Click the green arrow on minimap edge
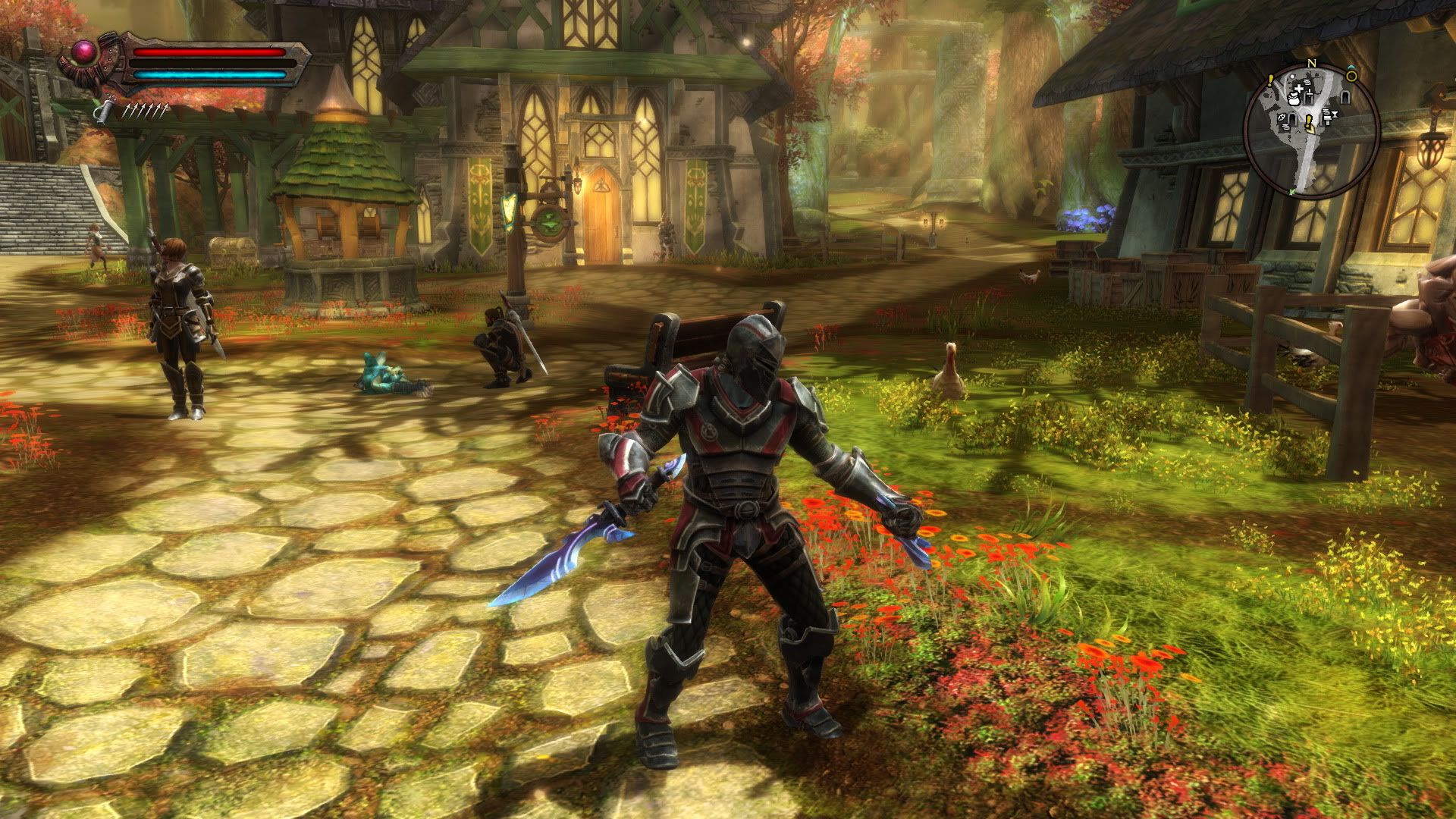Image resolution: width=1456 pixels, height=819 pixels. click(1292, 192)
